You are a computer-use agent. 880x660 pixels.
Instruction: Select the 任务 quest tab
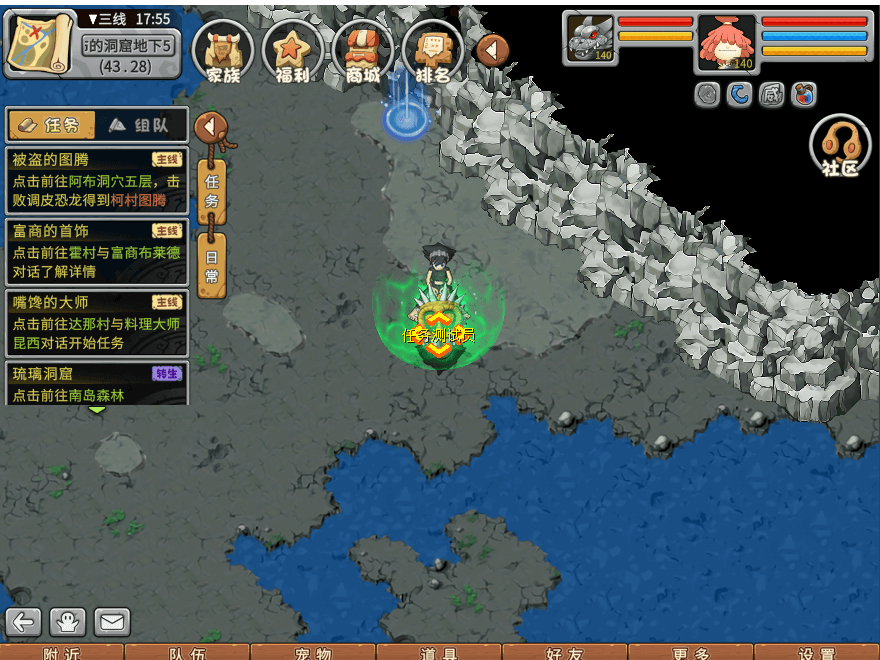pyautogui.click(x=52, y=125)
